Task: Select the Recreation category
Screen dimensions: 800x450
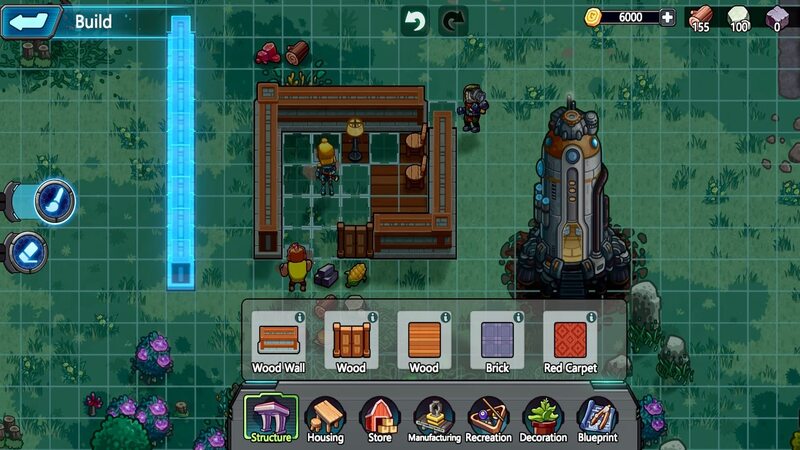Action: tap(489, 419)
